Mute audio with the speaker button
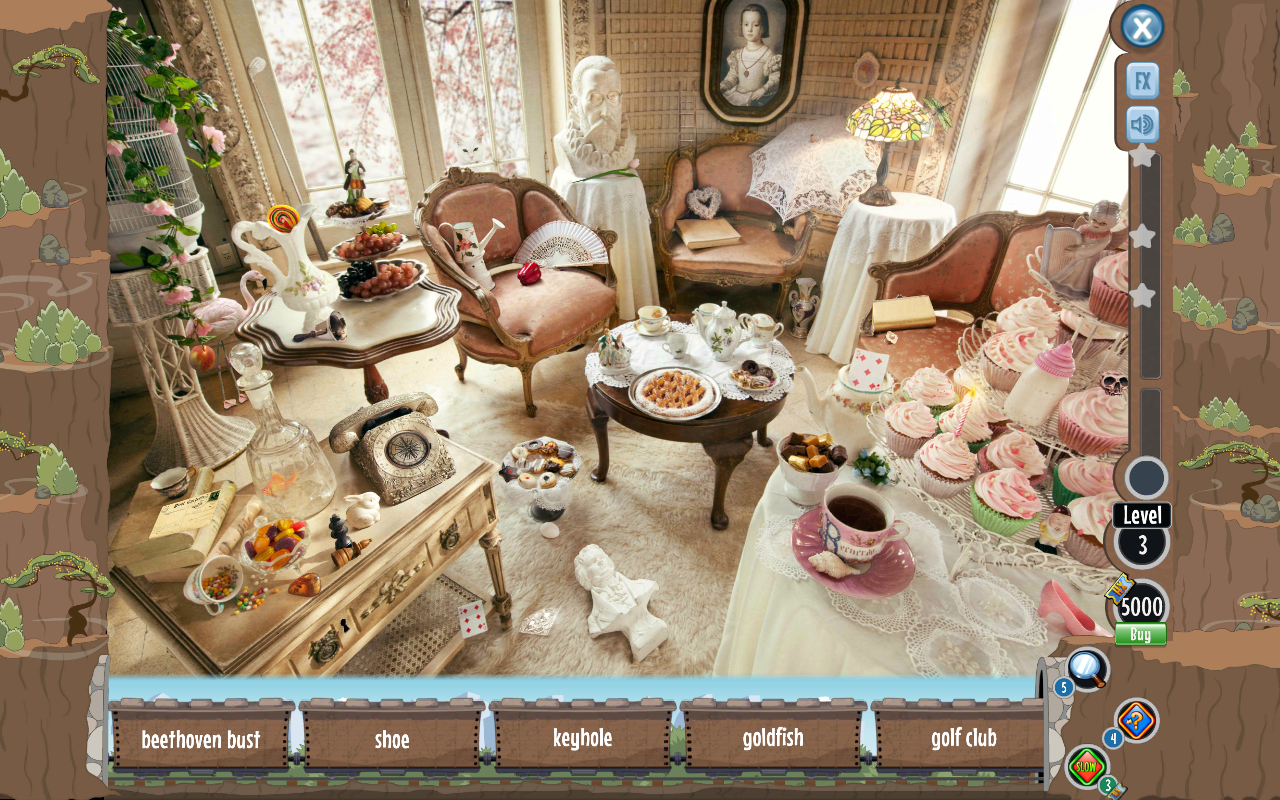 pos(1142,125)
